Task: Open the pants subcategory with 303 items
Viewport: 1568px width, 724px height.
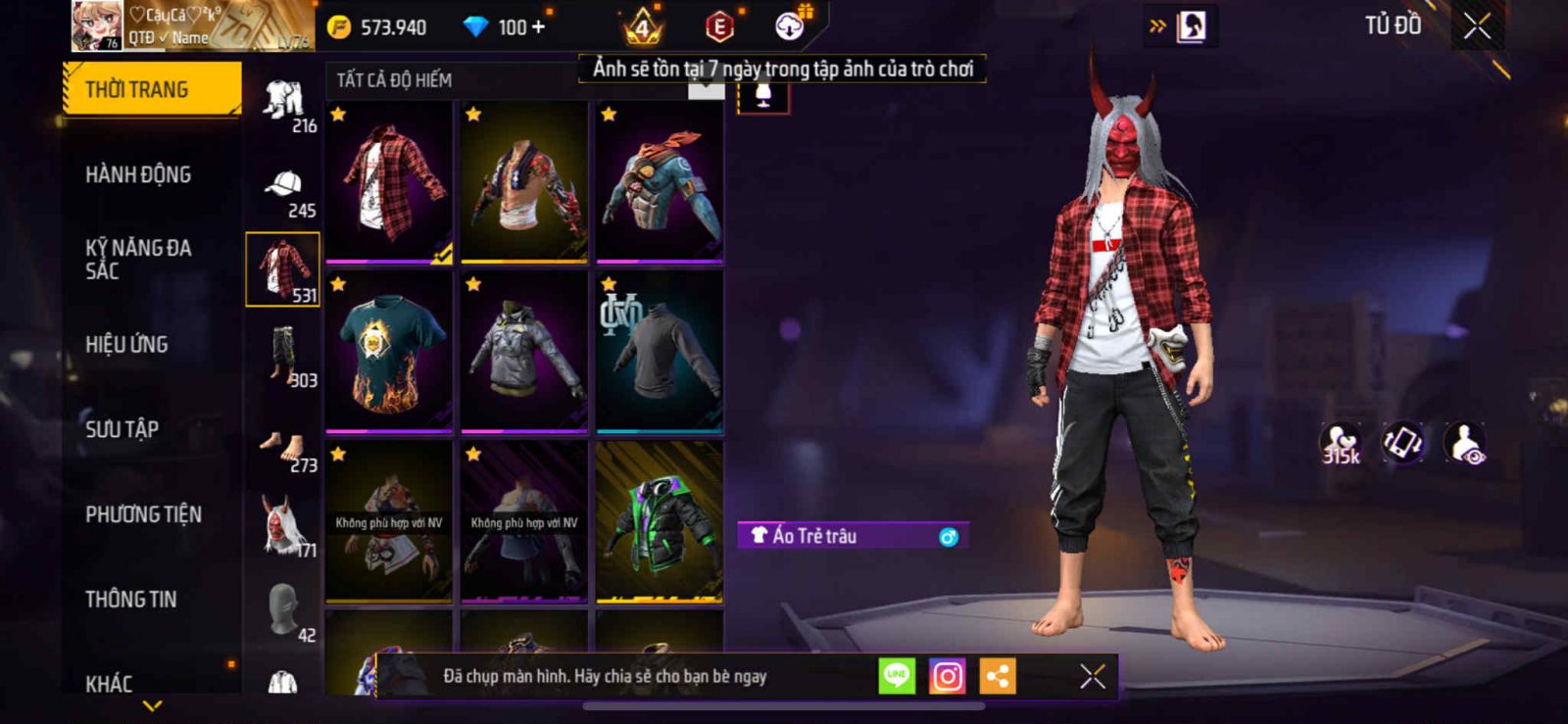Action: click(283, 360)
